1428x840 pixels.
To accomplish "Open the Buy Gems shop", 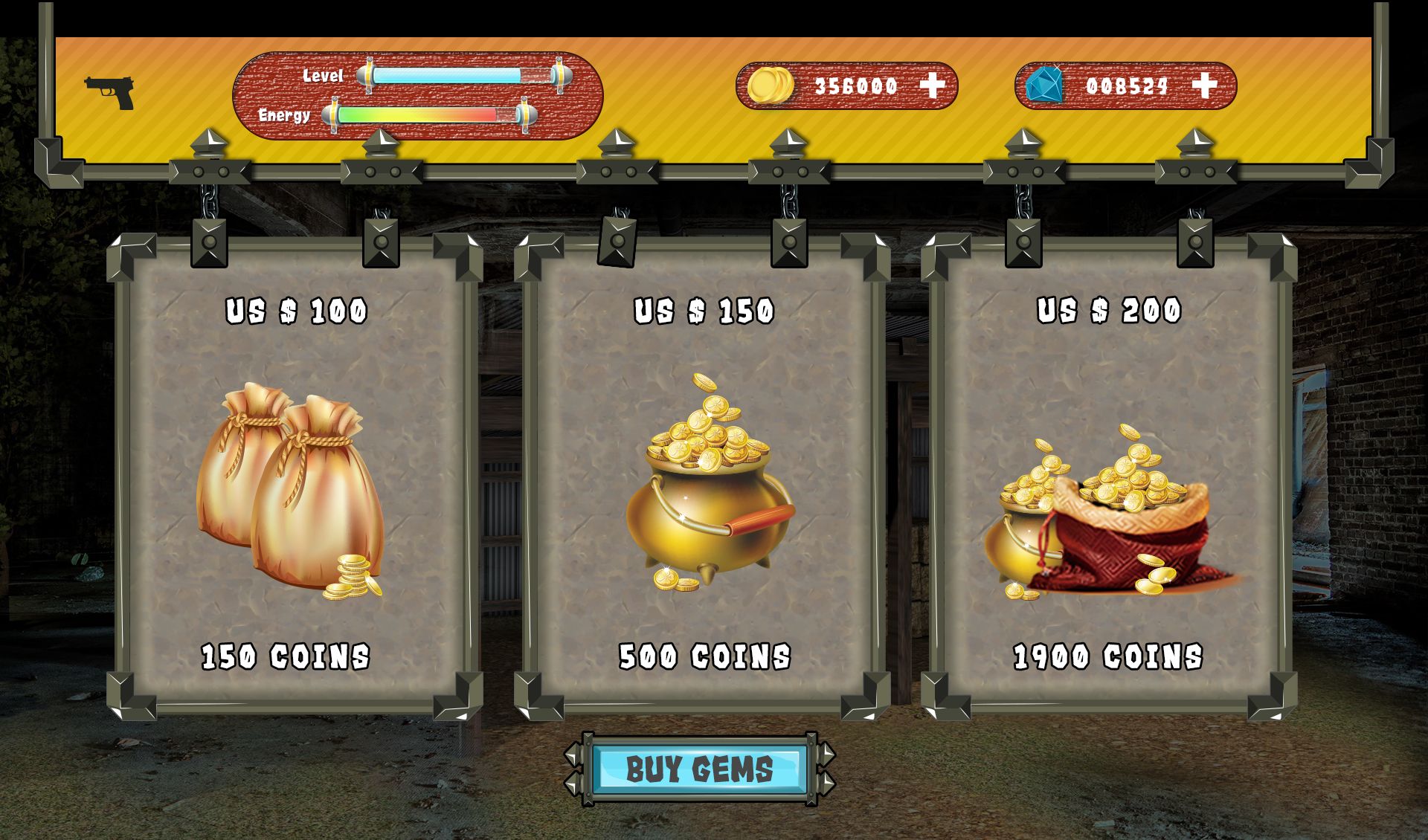I will (699, 769).
